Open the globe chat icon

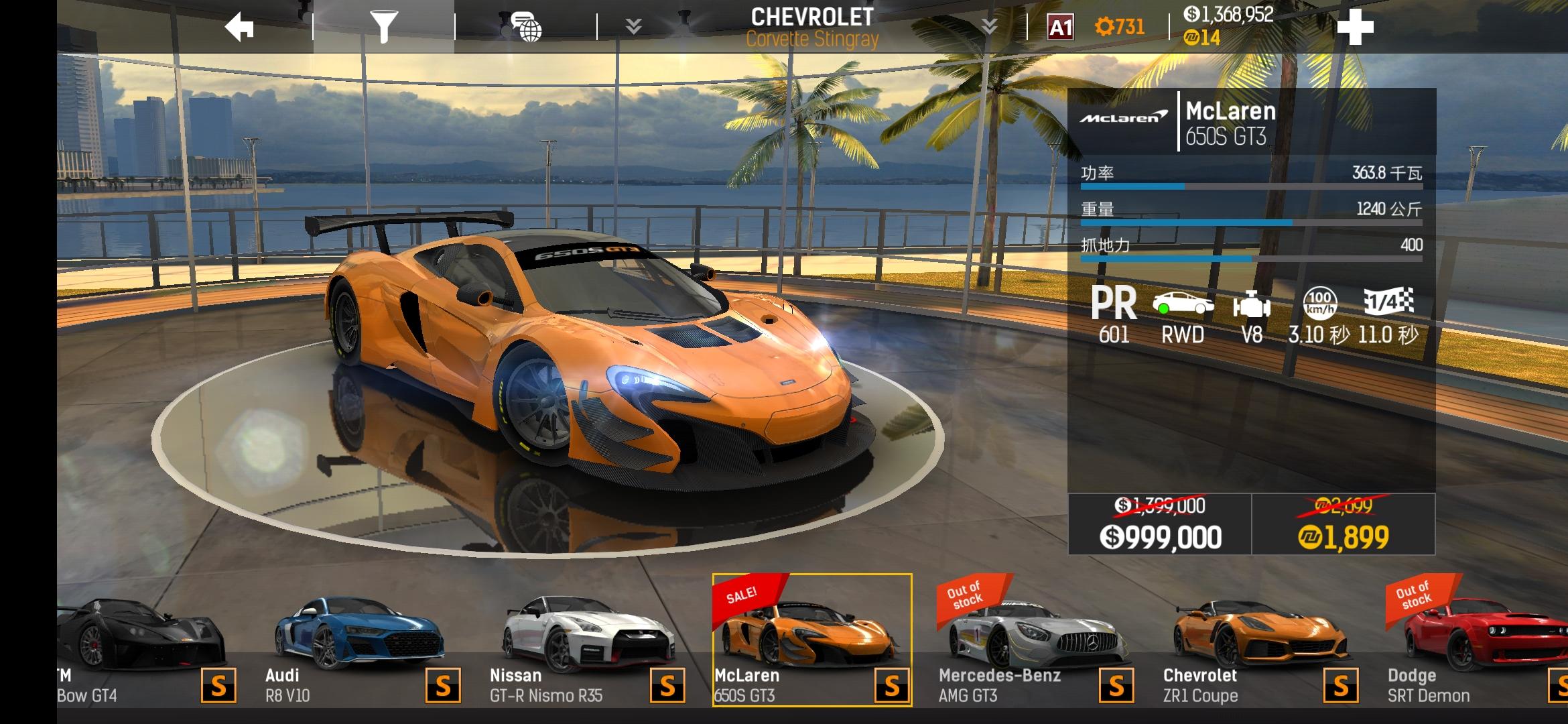[x=526, y=27]
